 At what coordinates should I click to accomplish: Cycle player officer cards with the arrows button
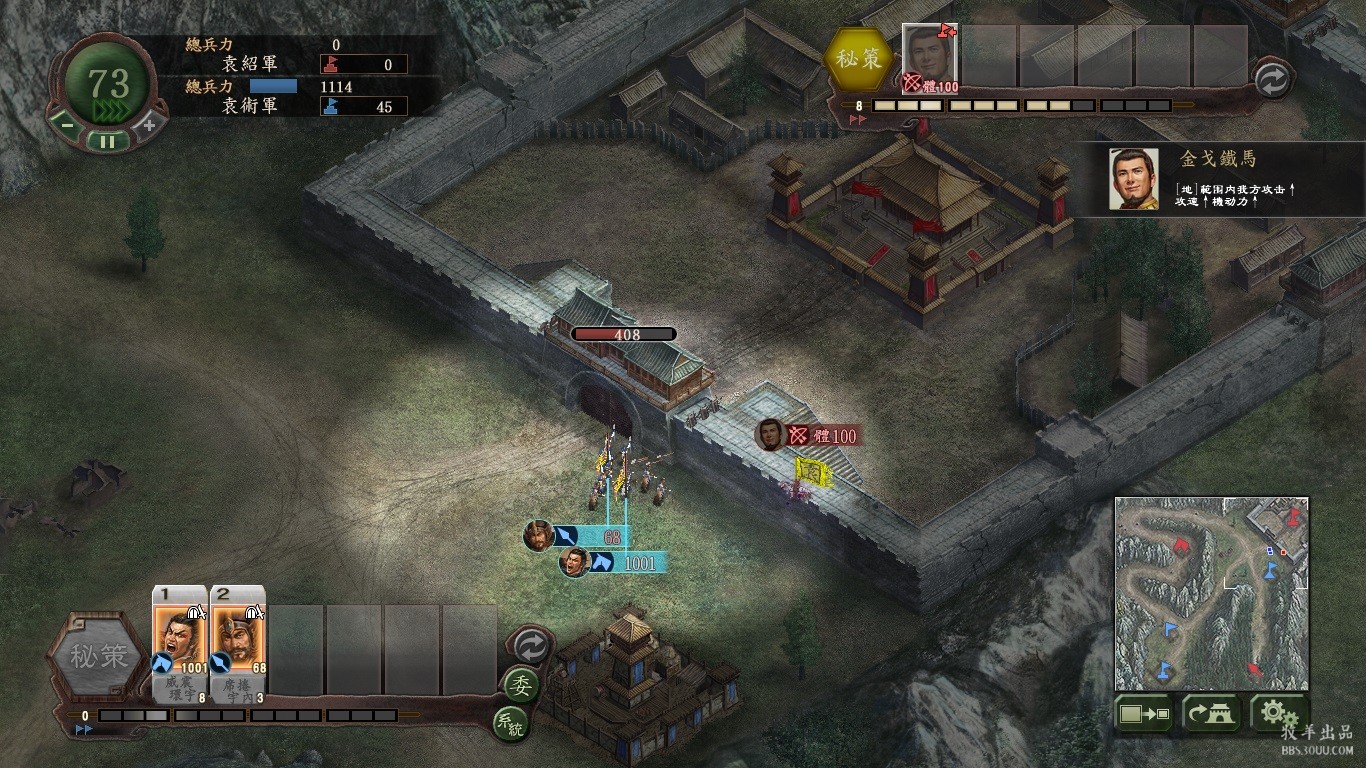pyautogui.click(x=529, y=646)
